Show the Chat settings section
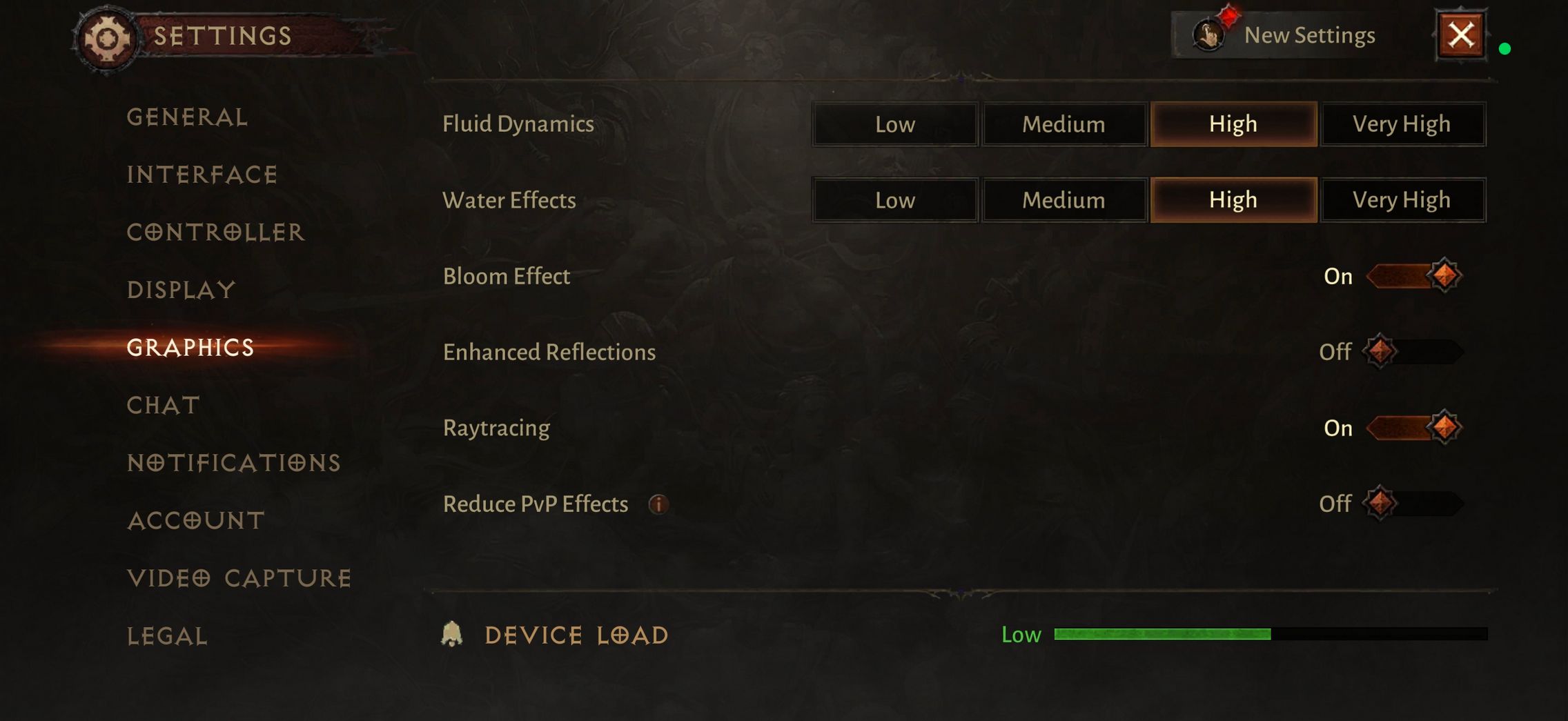 coord(164,405)
